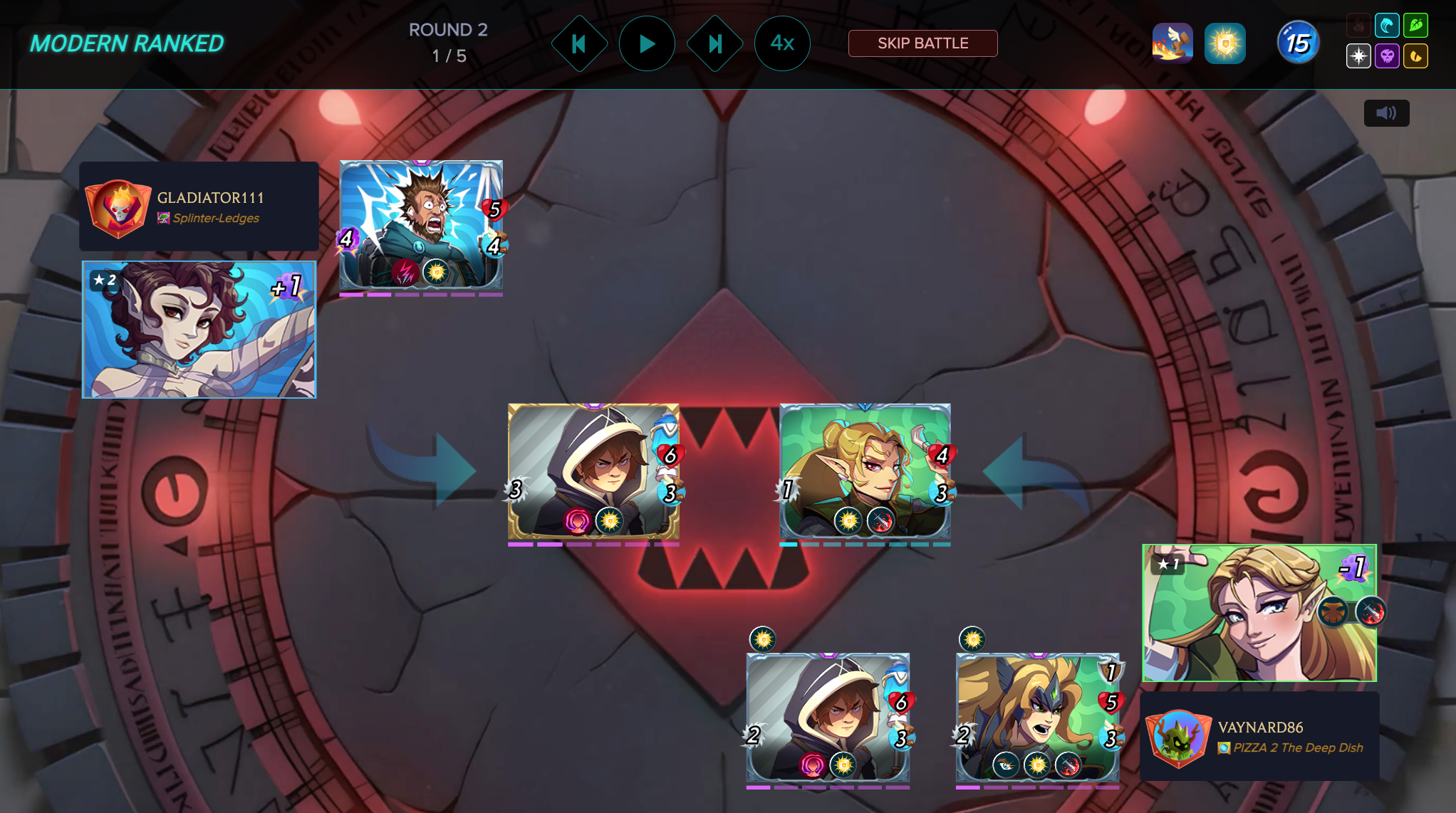Inspect the blue summoner card with +1
Screen dimensions: 1456x813
click(x=199, y=330)
